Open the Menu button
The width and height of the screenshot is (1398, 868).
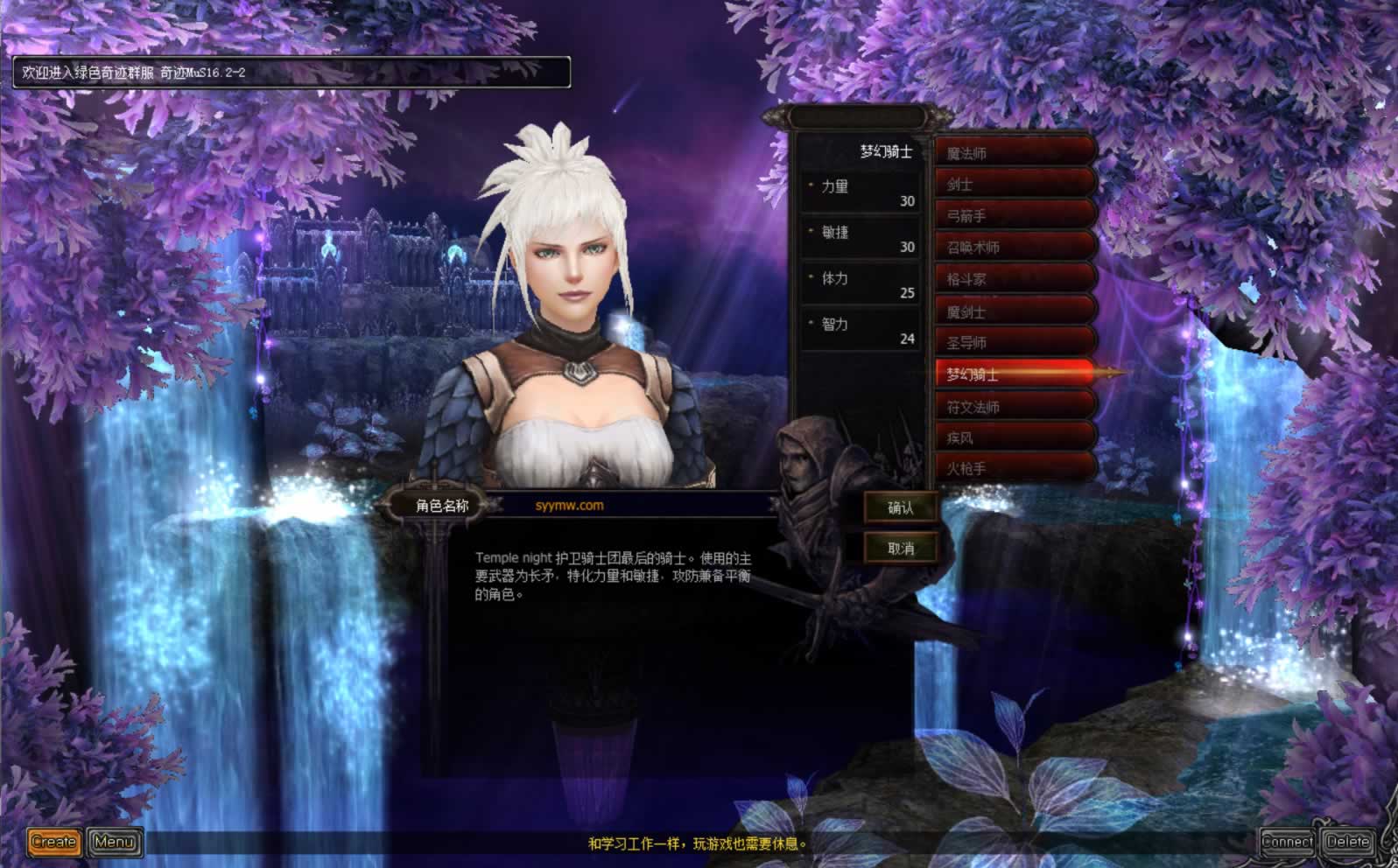[x=114, y=842]
